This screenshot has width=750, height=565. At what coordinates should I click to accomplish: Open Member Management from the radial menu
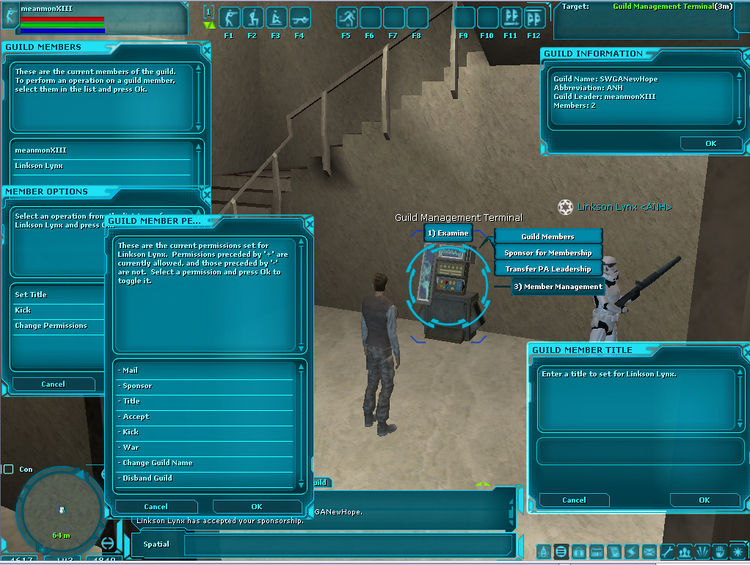557,287
